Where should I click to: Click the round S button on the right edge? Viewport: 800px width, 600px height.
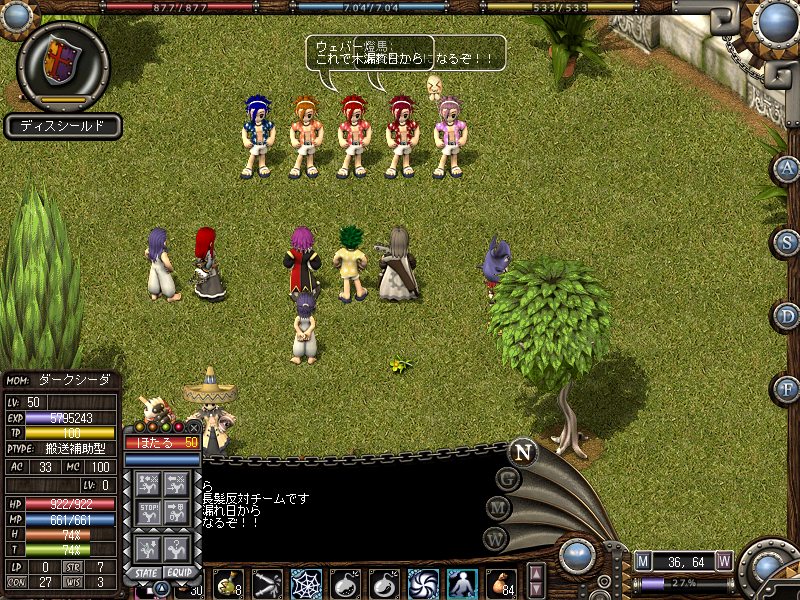coord(787,242)
